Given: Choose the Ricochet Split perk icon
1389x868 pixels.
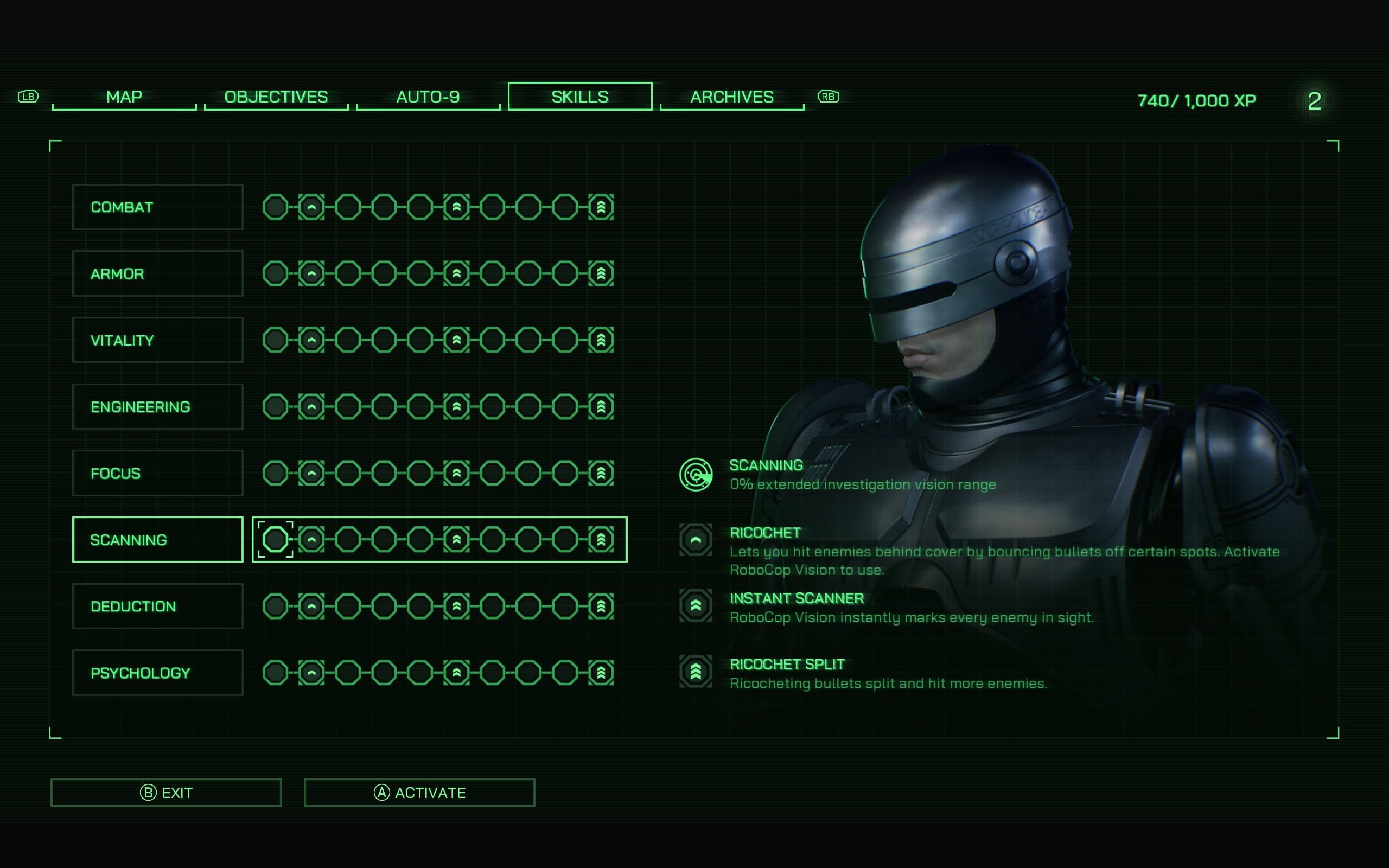Looking at the screenshot, I should [696, 672].
